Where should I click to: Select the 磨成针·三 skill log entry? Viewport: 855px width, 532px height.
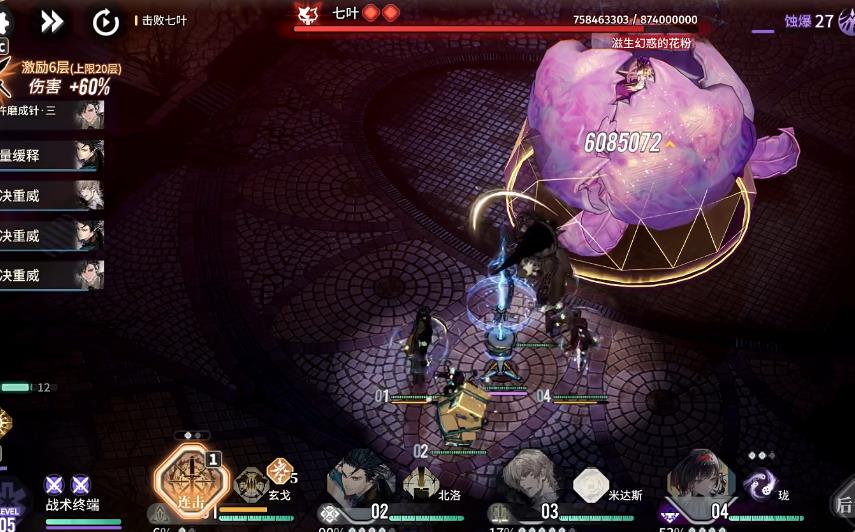point(52,113)
